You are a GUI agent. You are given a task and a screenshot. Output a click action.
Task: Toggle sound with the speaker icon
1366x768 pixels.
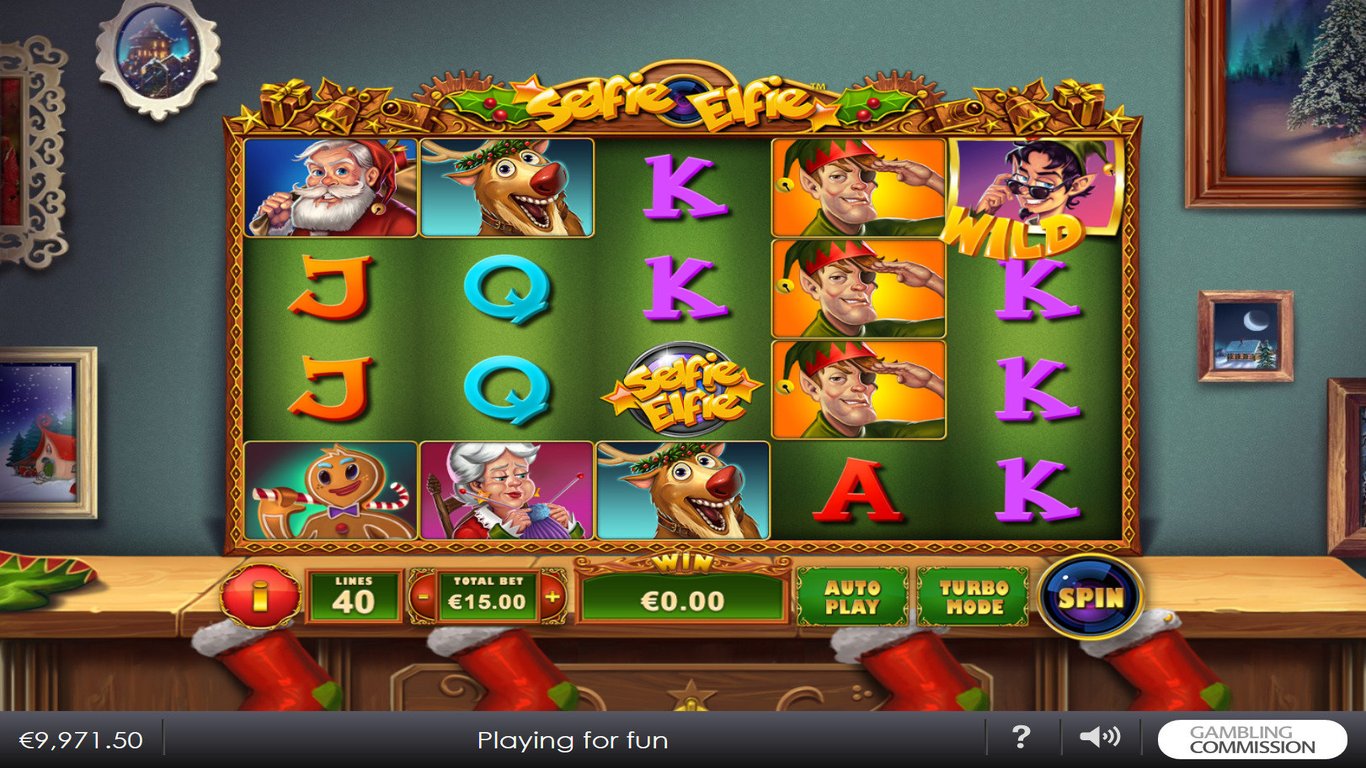pos(1099,738)
